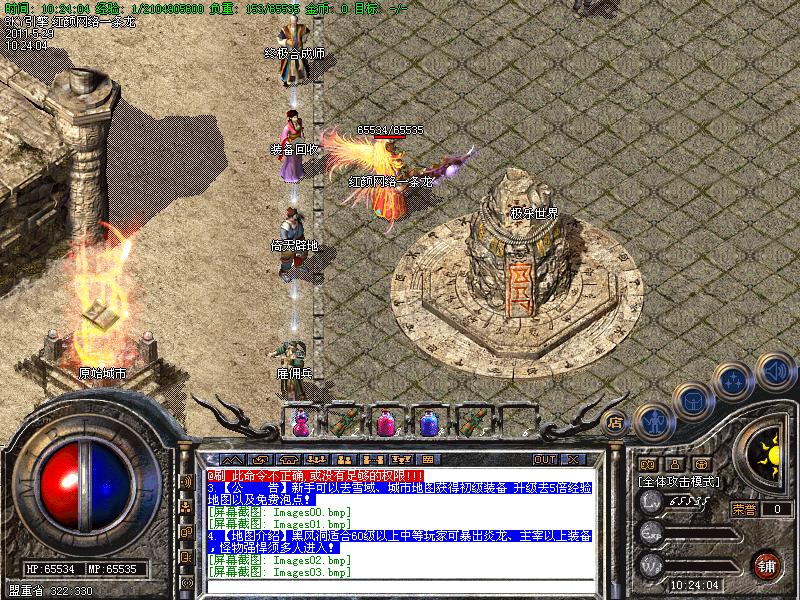Toggle the speaker sound button
The image size is (800, 600).
pyautogui.click(x=774, y=372)
